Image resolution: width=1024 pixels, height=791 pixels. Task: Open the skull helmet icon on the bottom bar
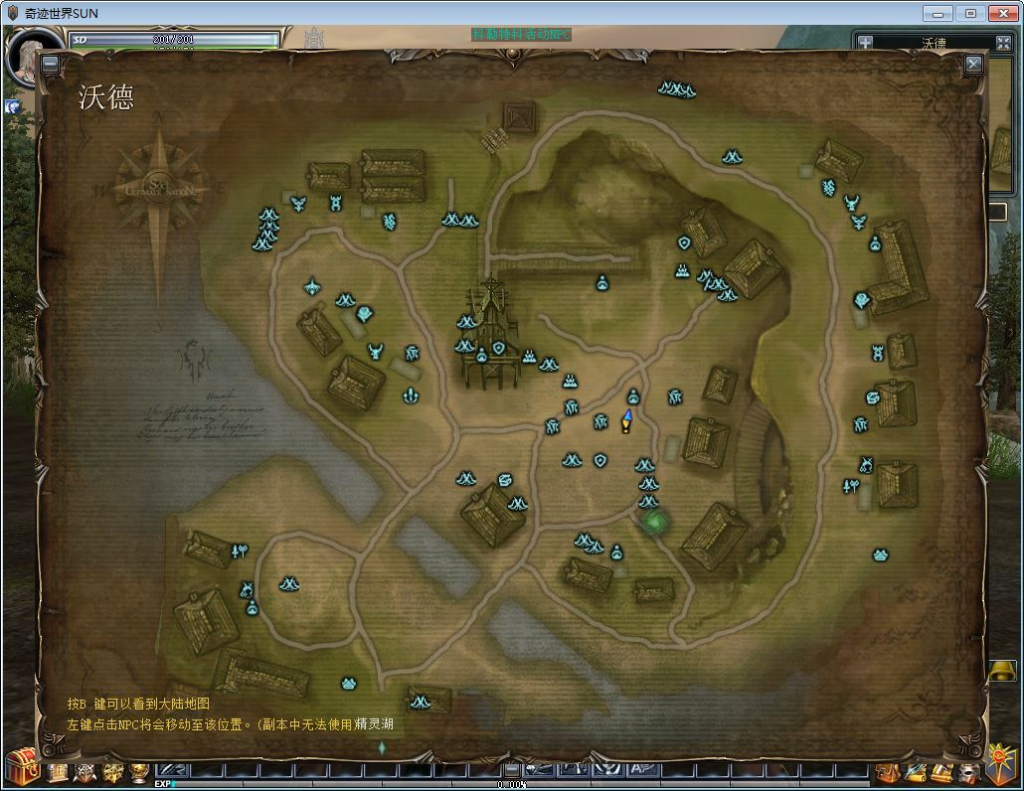click(85, 771)
